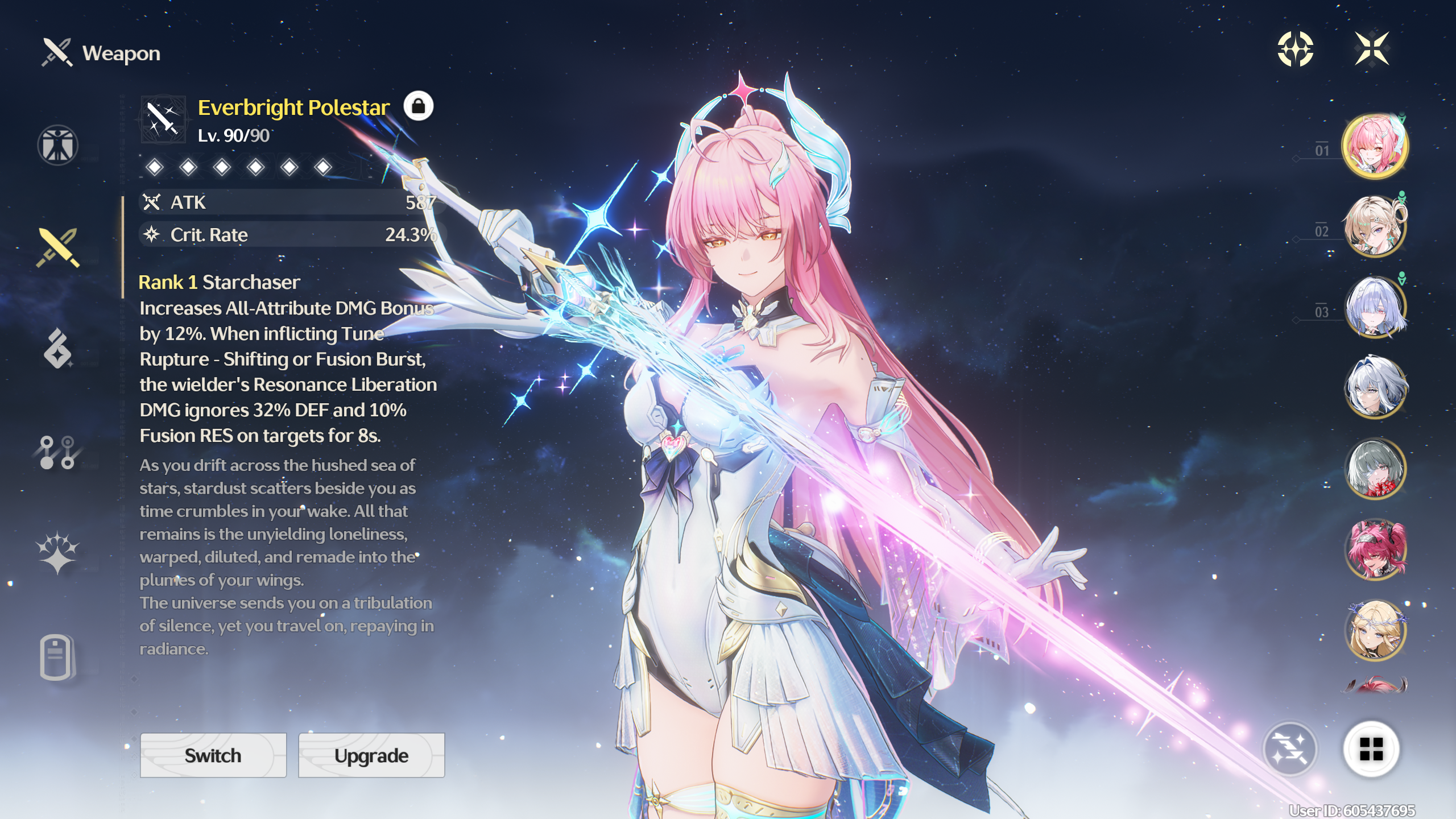The image size is (1456, 819).
Task: Select the pink-haired character in team slot 01
Action: (1375, 146)
